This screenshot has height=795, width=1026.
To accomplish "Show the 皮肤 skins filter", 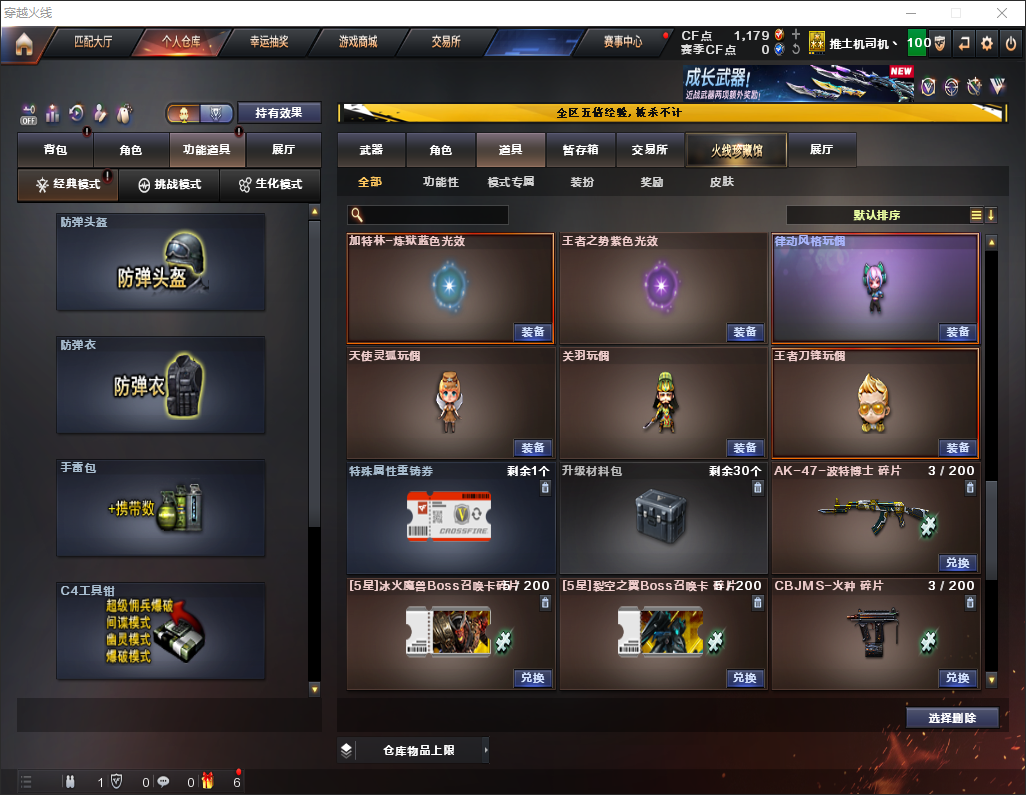I will 721,182.
